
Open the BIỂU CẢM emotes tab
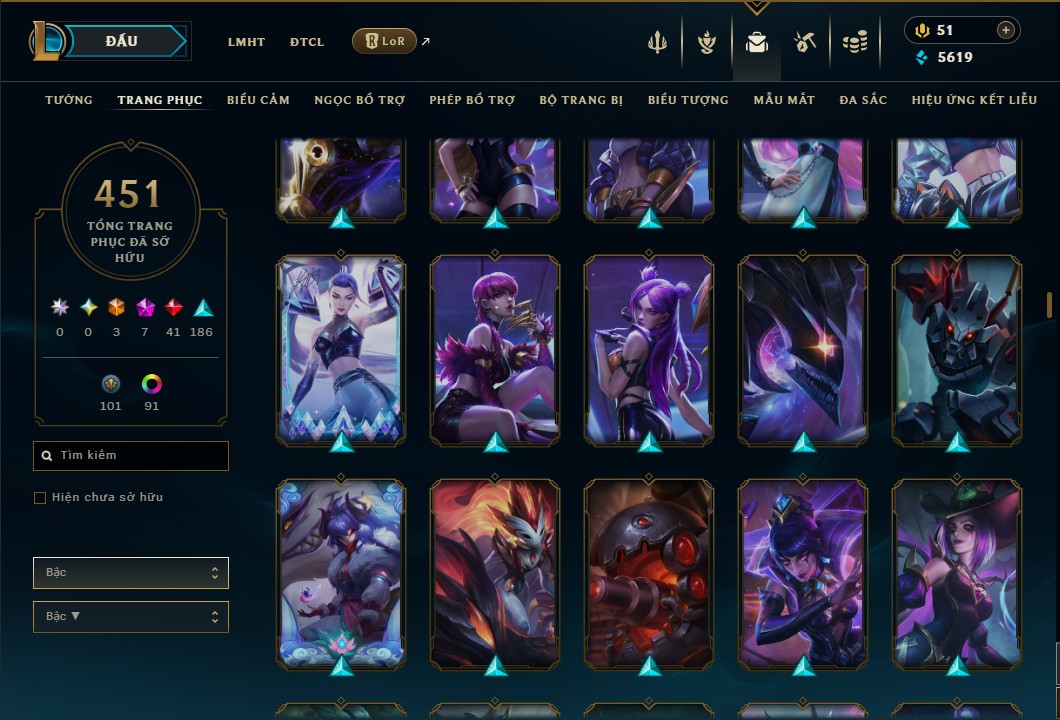tap(258, 100)
